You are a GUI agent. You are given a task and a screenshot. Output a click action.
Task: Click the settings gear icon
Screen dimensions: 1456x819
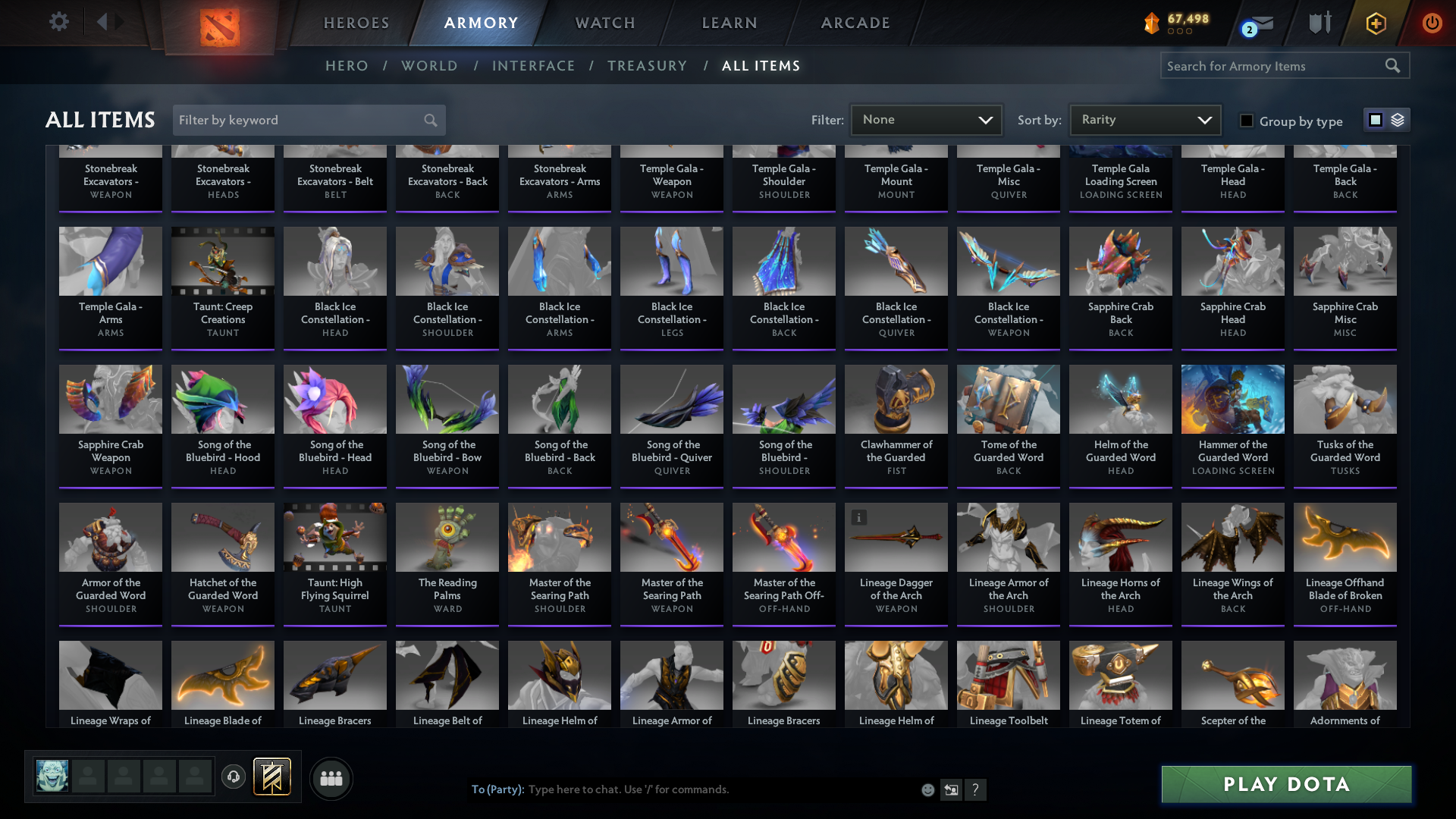(x=58, y=22)
